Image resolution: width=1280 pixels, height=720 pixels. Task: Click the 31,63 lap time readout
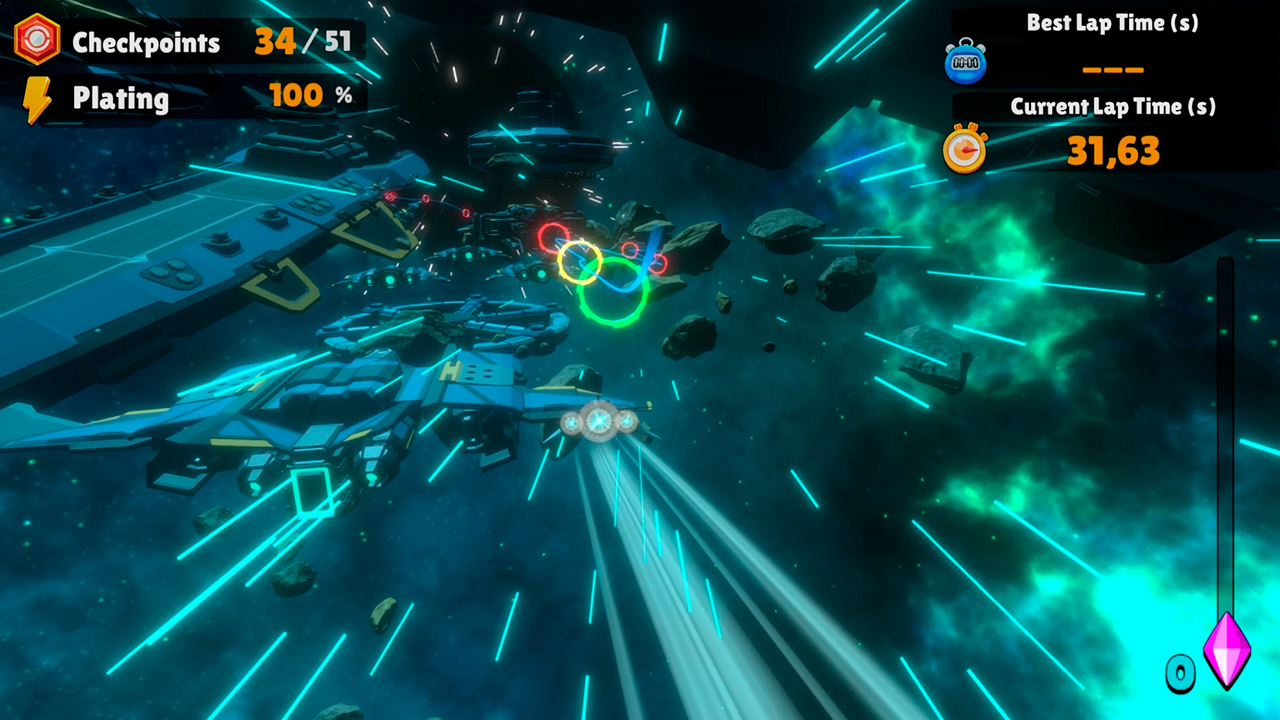1112,150
